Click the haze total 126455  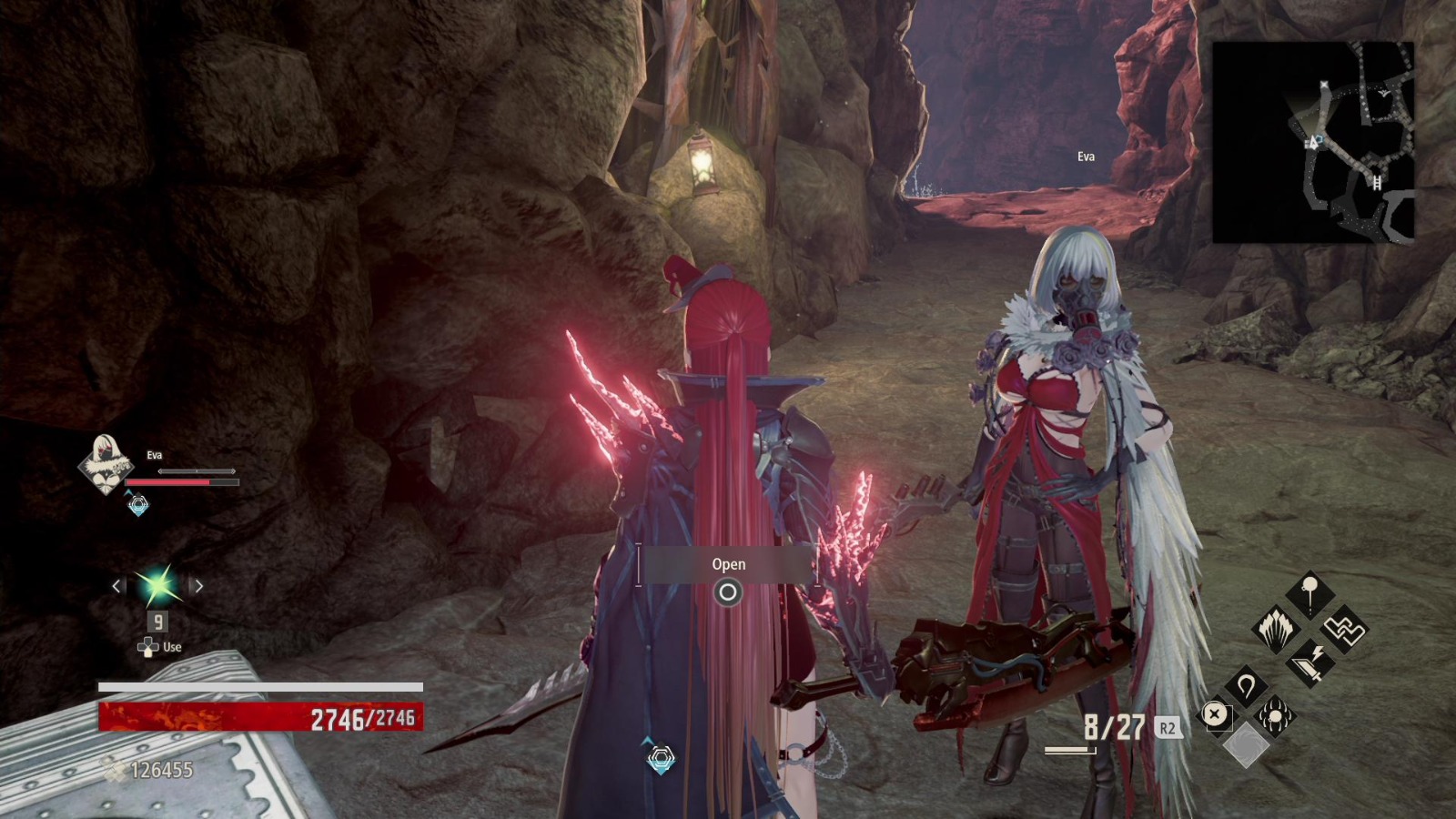[x=162, y=767]
